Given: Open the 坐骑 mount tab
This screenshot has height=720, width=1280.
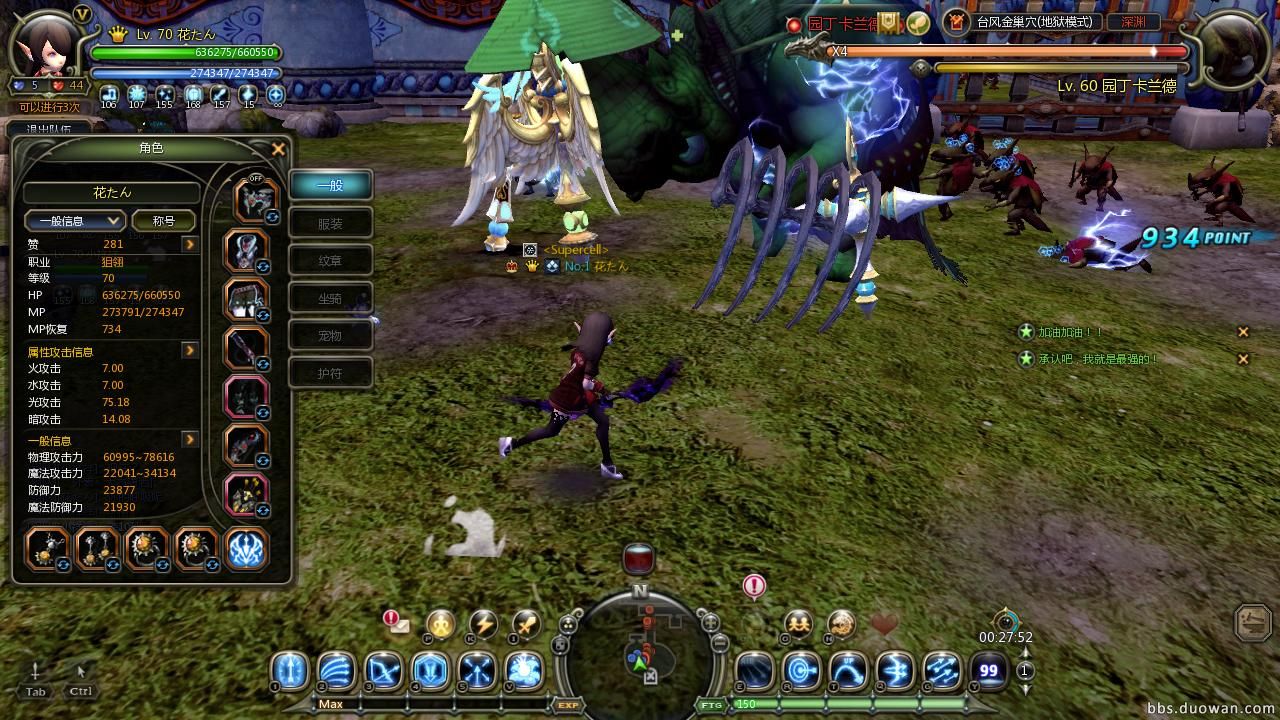Looking at the screenshot, I should (x=330, y=298).
